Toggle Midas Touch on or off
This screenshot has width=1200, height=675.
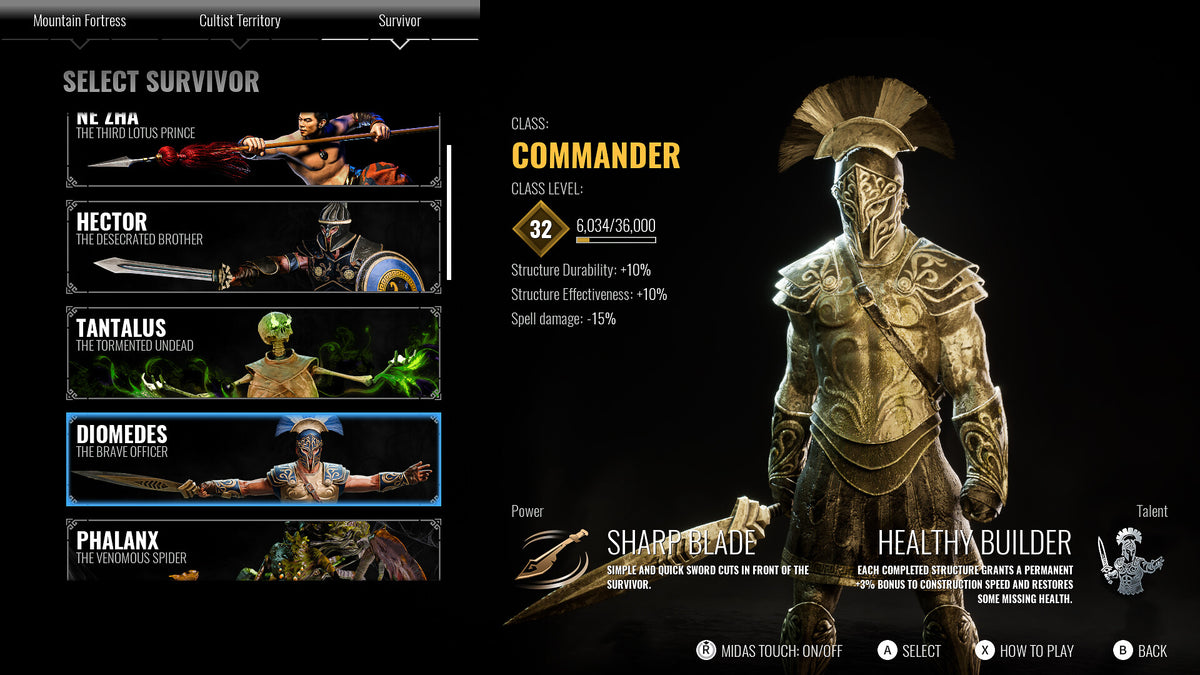click(x=769, y=651)
